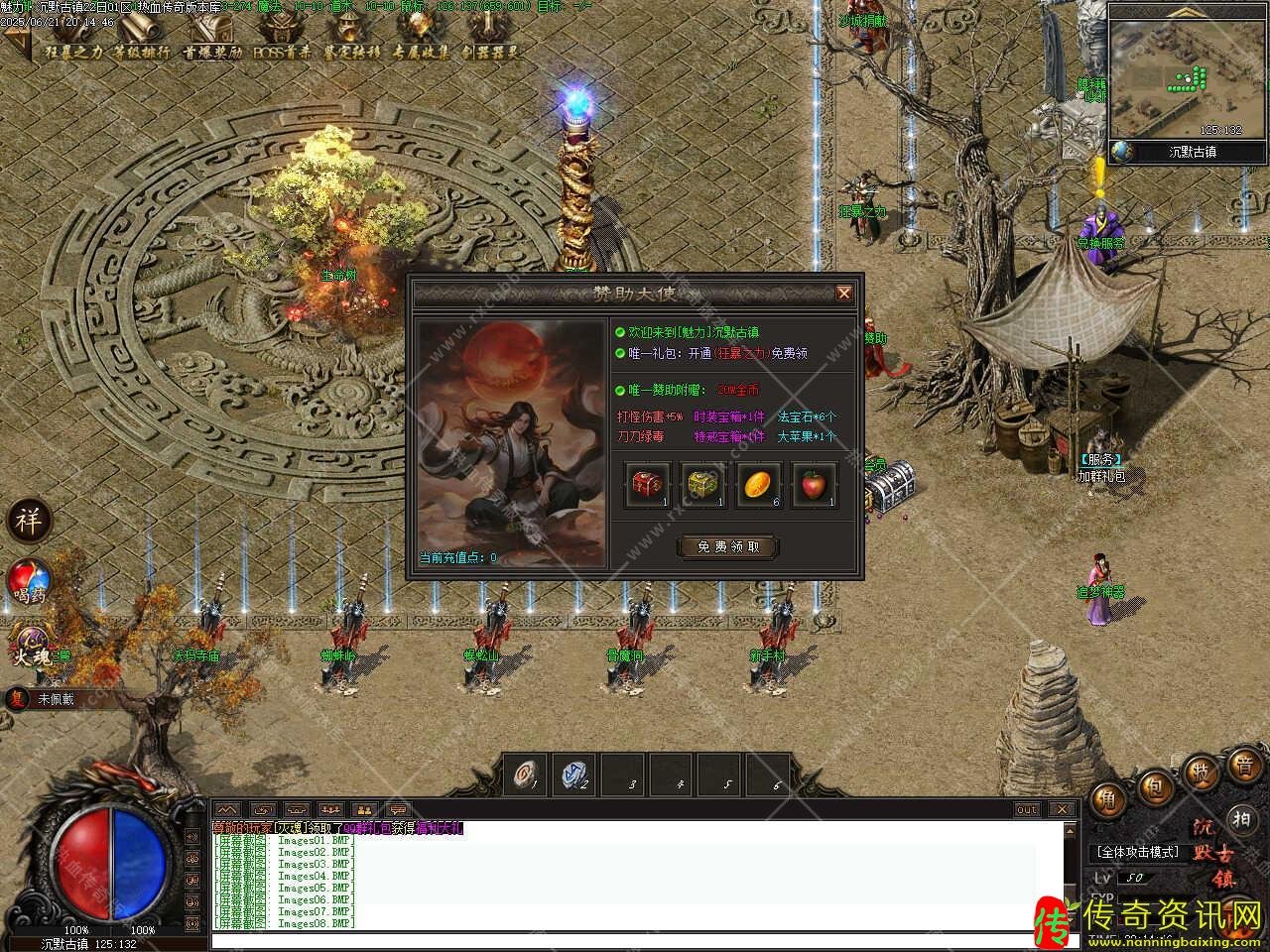
Task: Select the big apple reward slot
Action: click(814, 486)
